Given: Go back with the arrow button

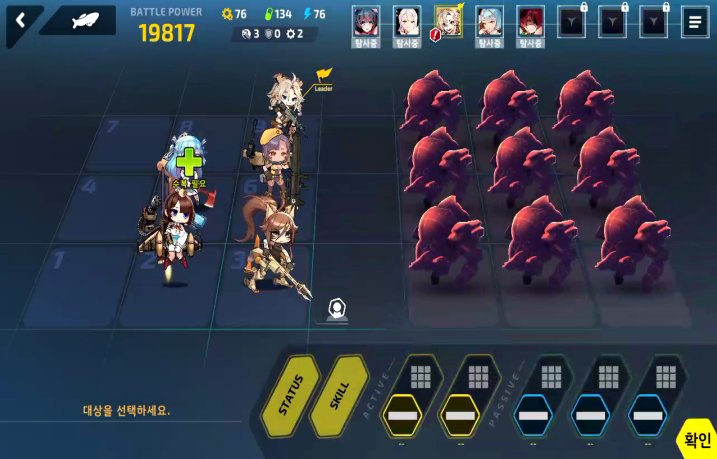Looking at the screenshot, I should (21, 21).
